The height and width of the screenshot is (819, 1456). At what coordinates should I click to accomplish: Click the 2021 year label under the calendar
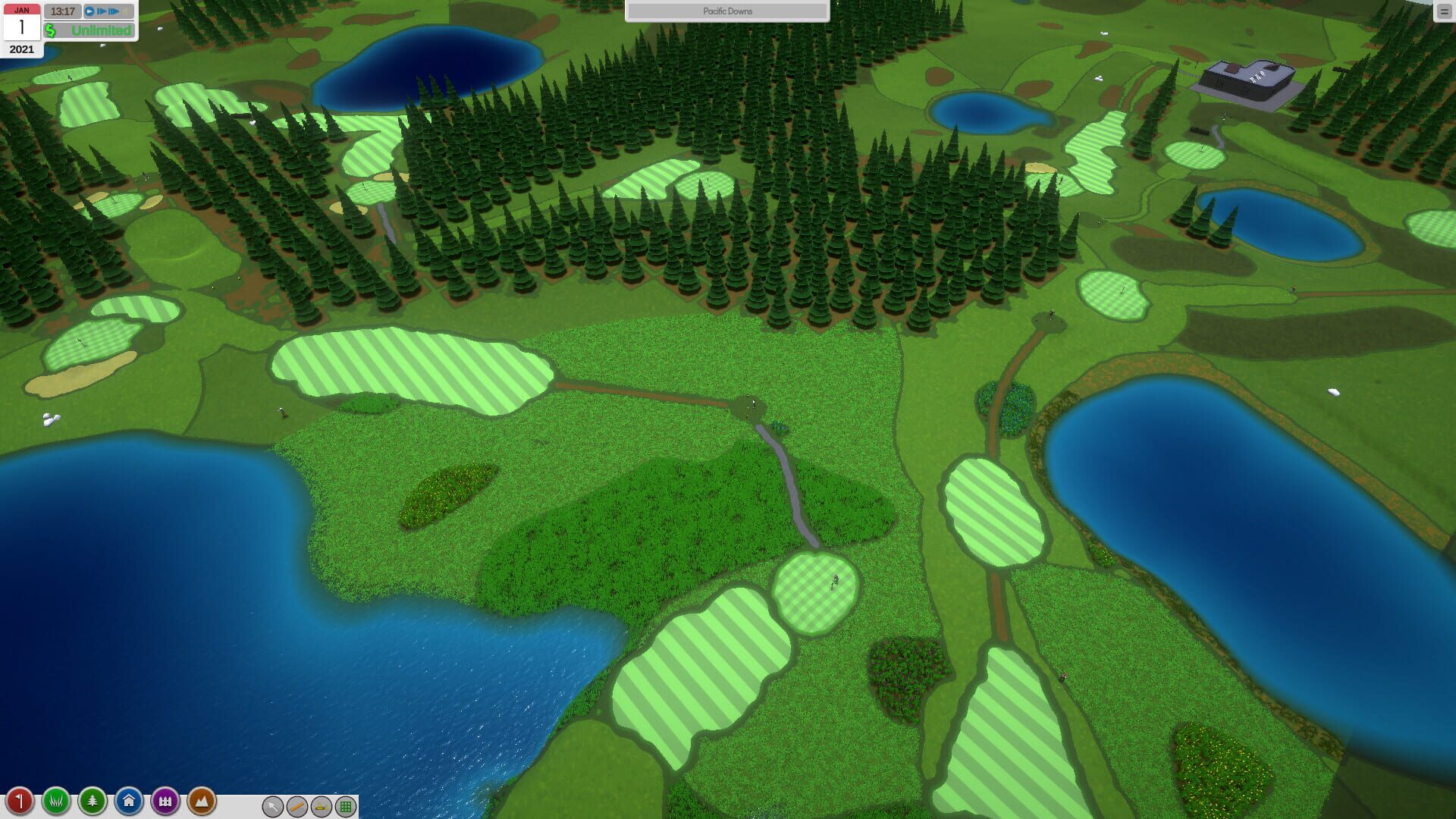point(22,49)
